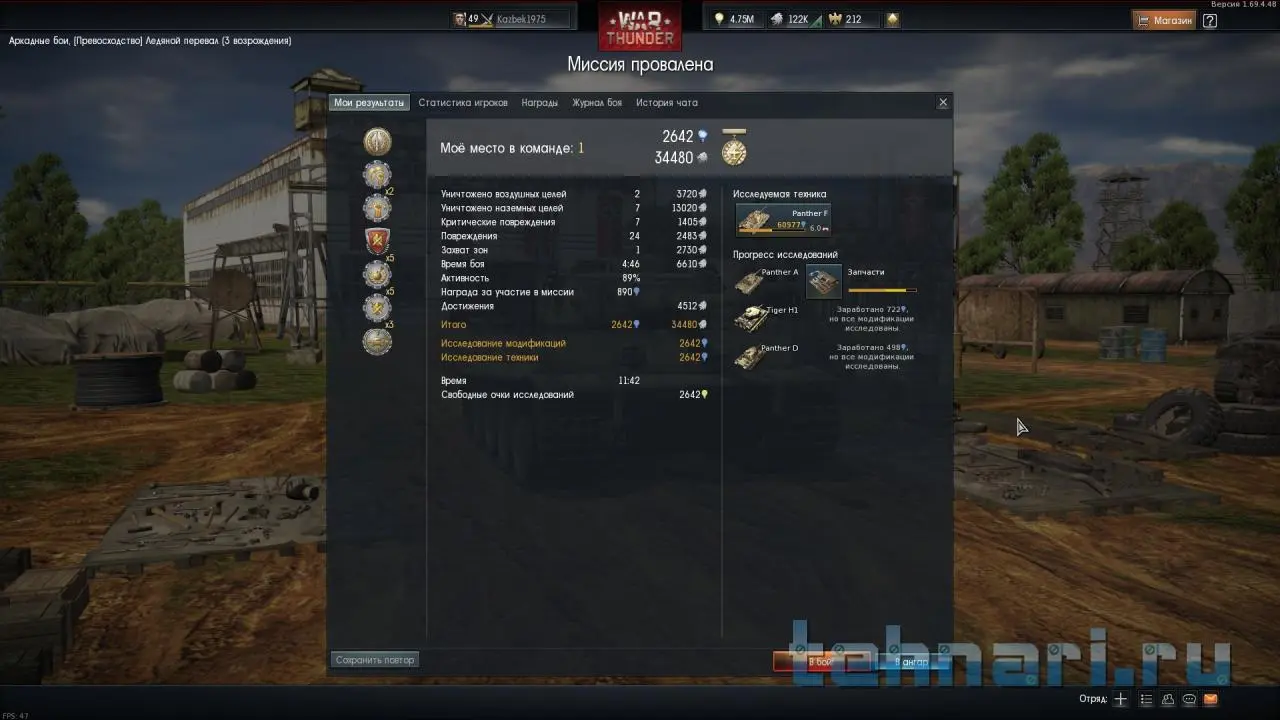Select the "Мои результаты" tab
This screenshot has width=1280, height=720.
point(369,103)
